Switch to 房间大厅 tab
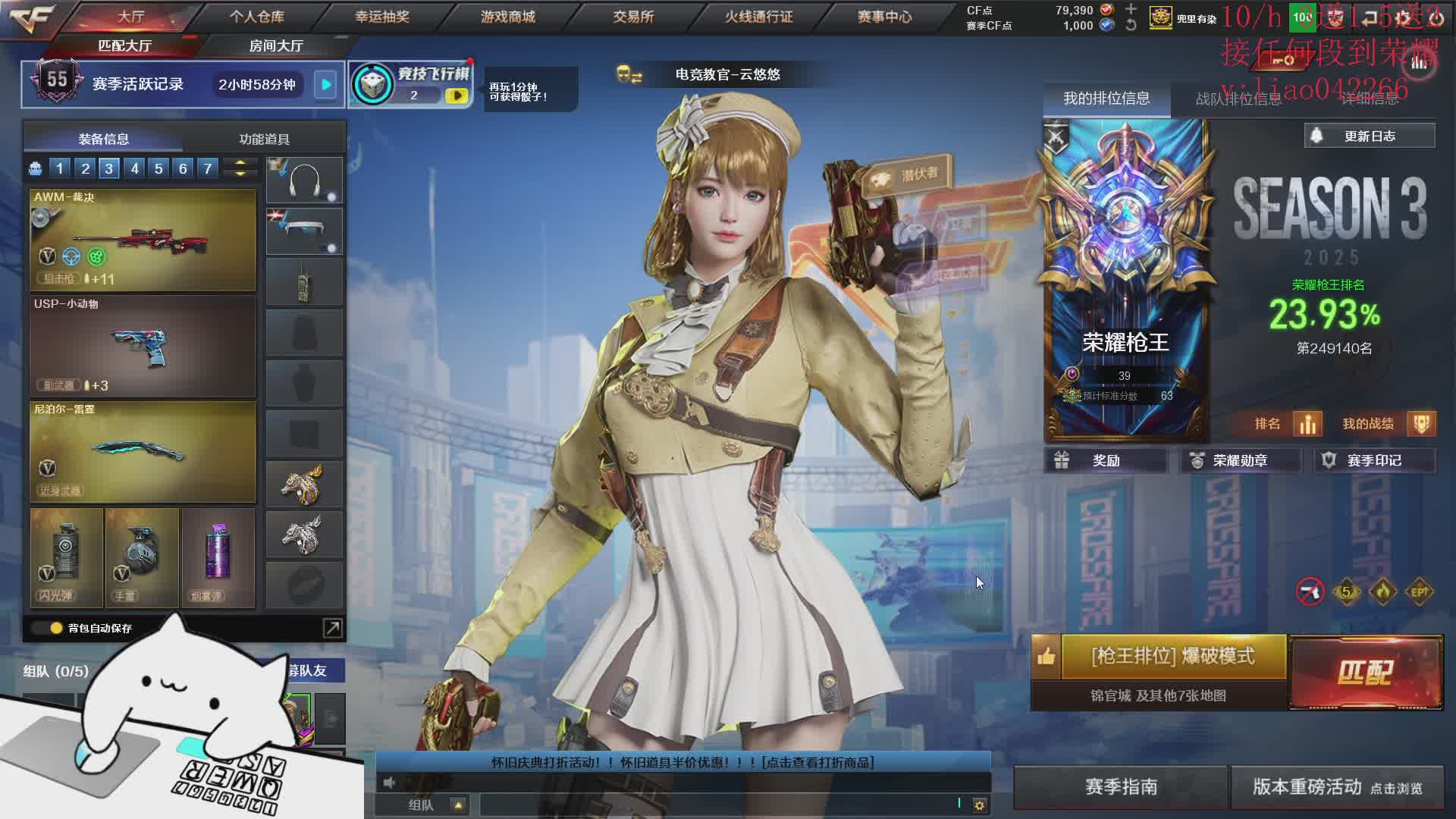Image resolution: width=1456 pixels, height=819 pixels. (x=276, y=46)
